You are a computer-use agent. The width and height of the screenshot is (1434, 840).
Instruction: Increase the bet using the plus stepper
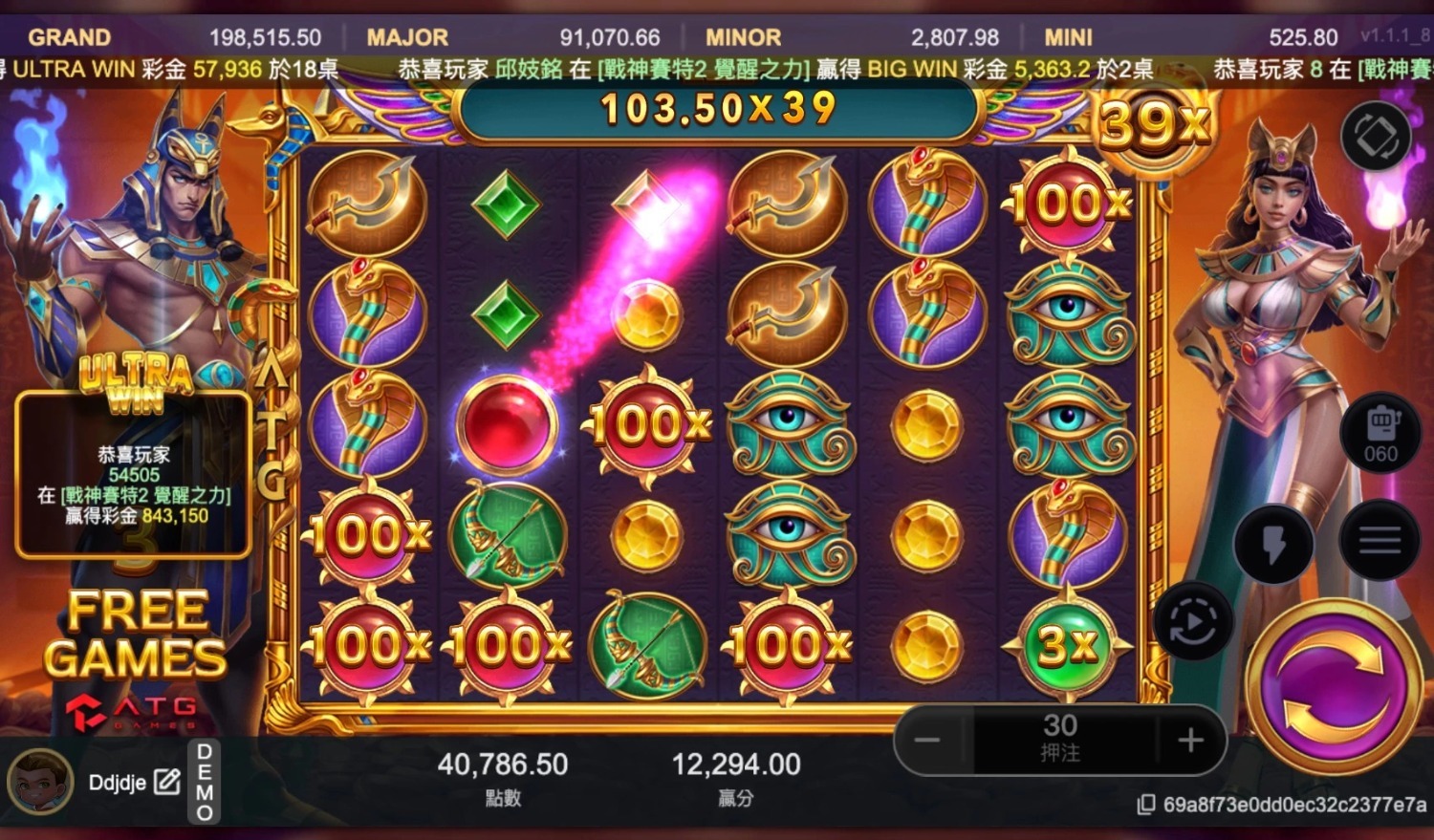1188,739
